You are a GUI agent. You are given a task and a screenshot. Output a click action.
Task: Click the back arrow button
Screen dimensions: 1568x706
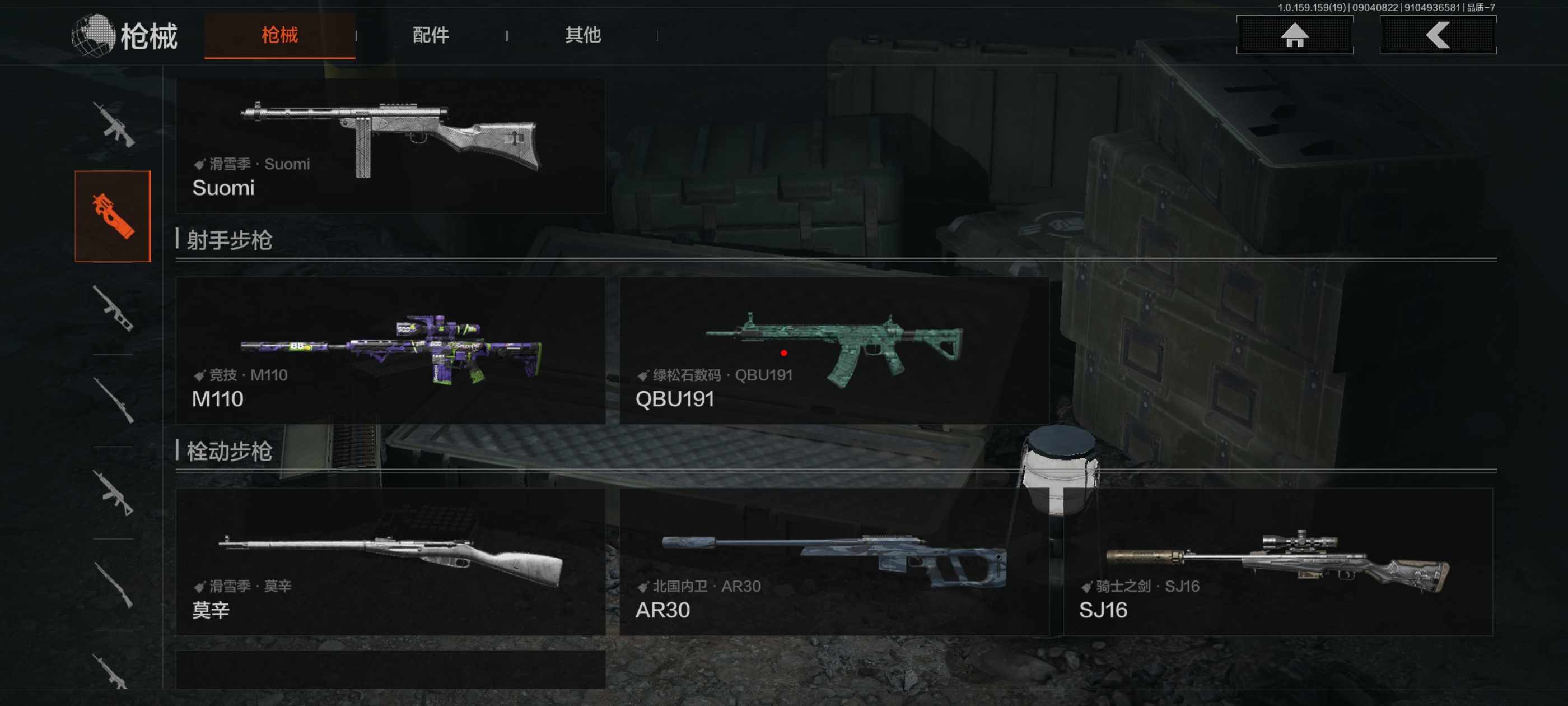[x=1437, y=35]
